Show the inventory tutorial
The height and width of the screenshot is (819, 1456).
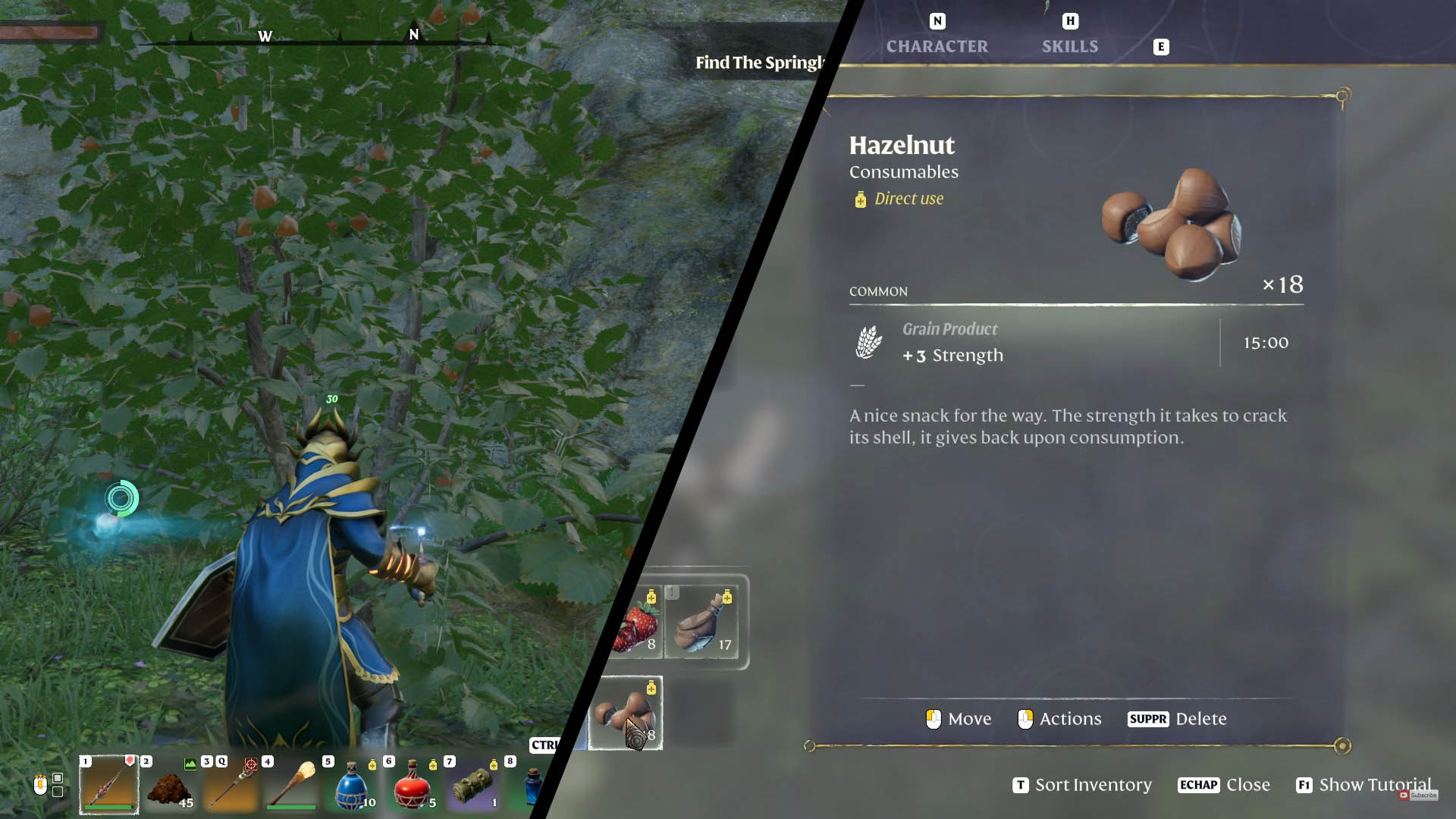point(1363,785)
